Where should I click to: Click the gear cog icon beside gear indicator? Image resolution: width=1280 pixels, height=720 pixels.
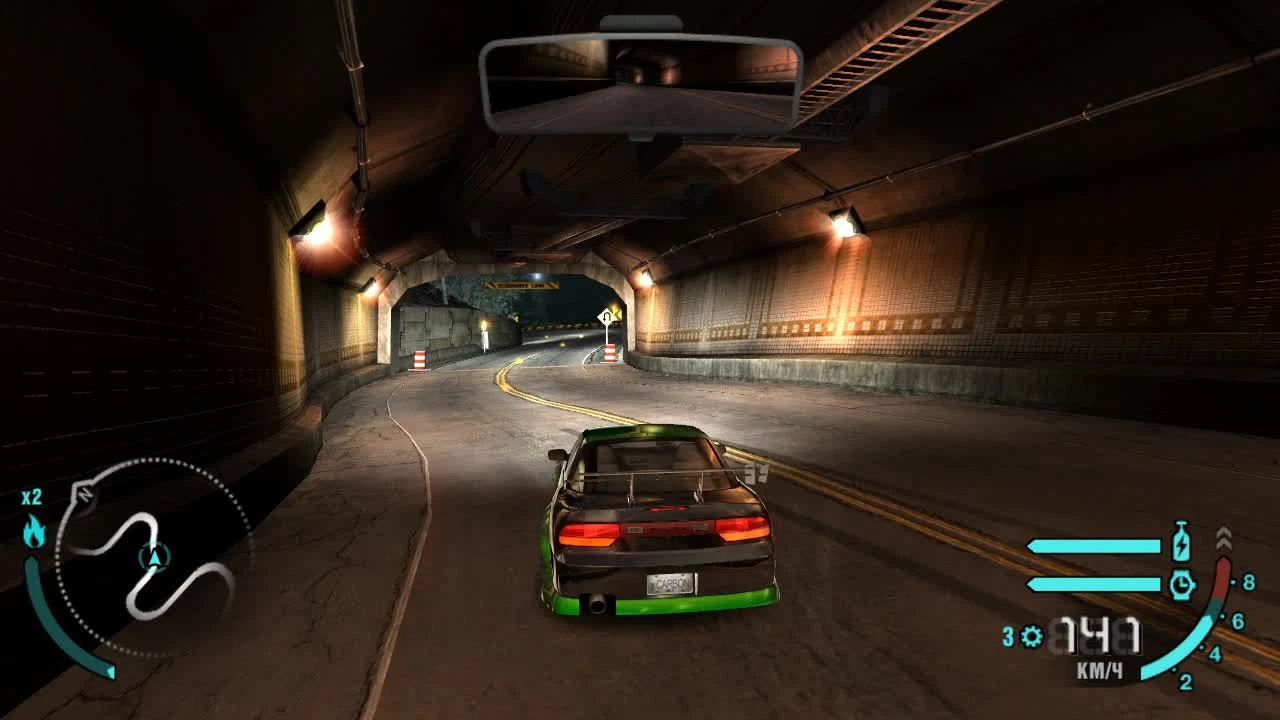[1031, 634]
